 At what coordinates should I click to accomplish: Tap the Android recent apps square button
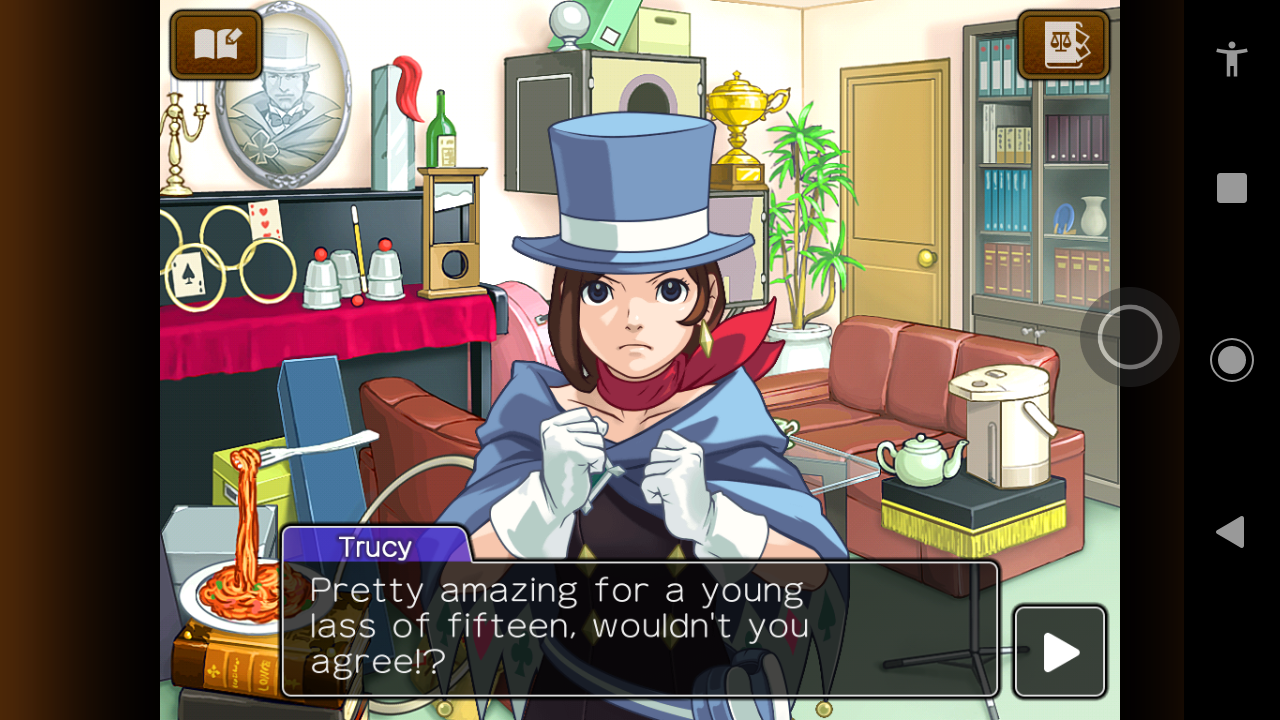coord(1231,188)
